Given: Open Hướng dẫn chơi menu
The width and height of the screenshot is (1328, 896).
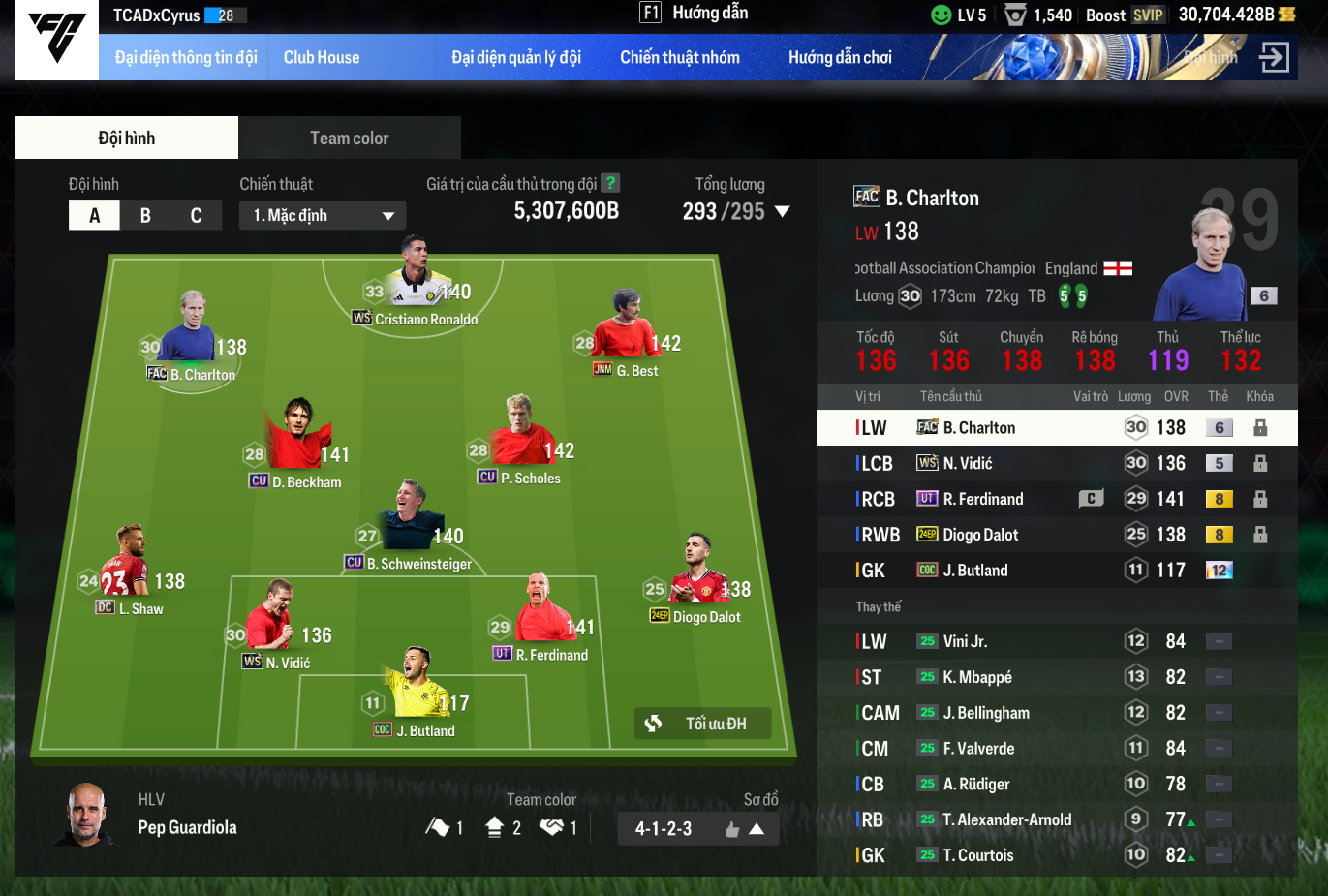Looking at the screenshot, I should coord(840,58).
